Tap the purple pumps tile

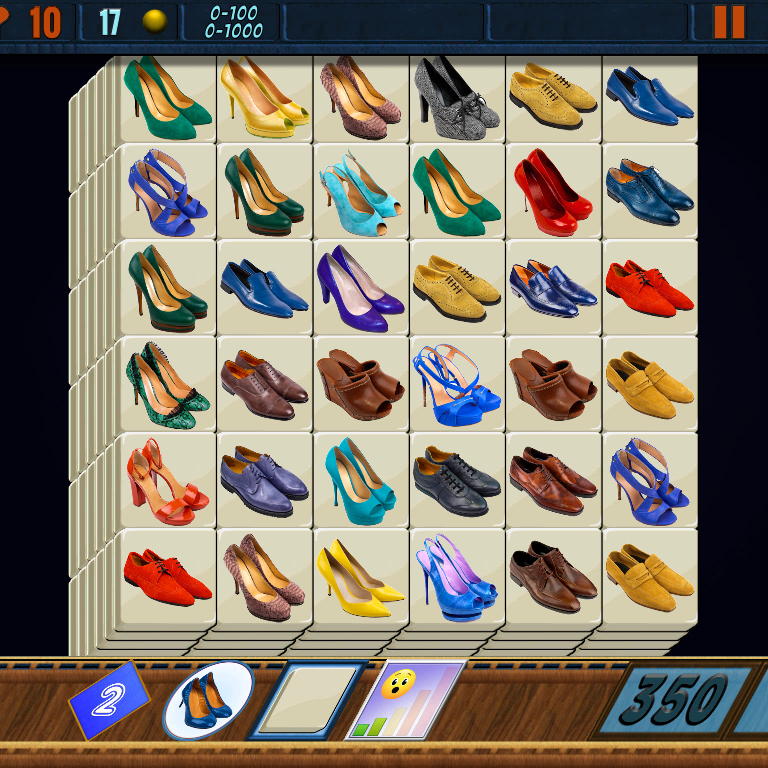[360, 287]
